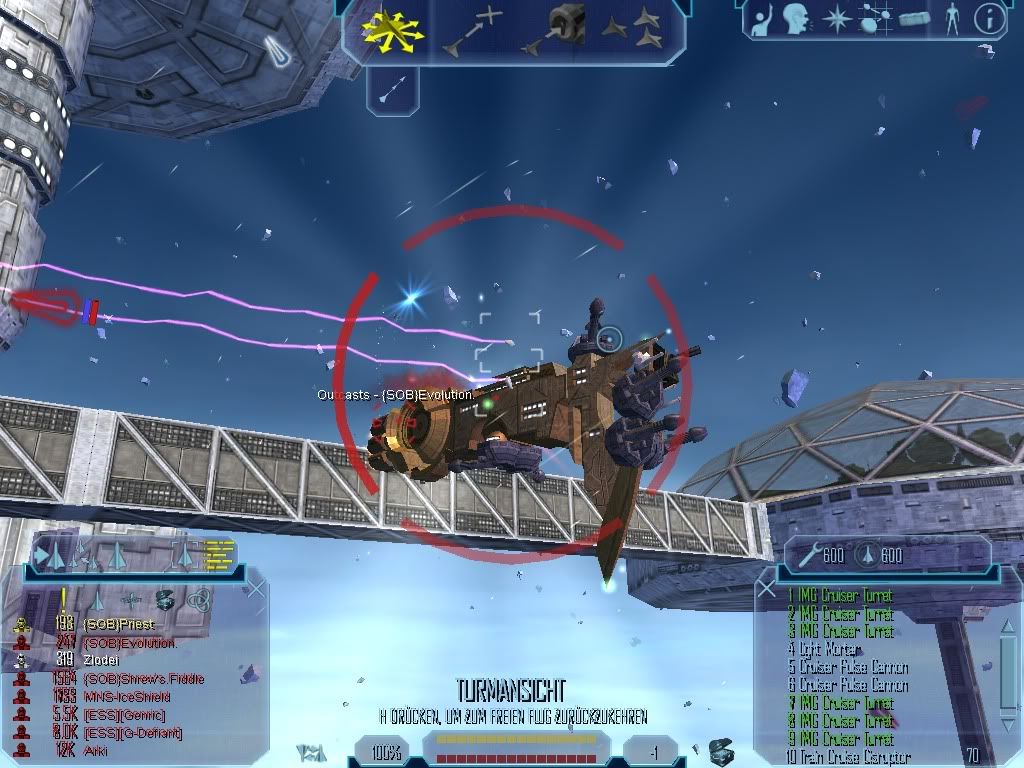Select Zlodei in the contact list
This screenshot has height=768, width=1024.
tap(102, 660)
